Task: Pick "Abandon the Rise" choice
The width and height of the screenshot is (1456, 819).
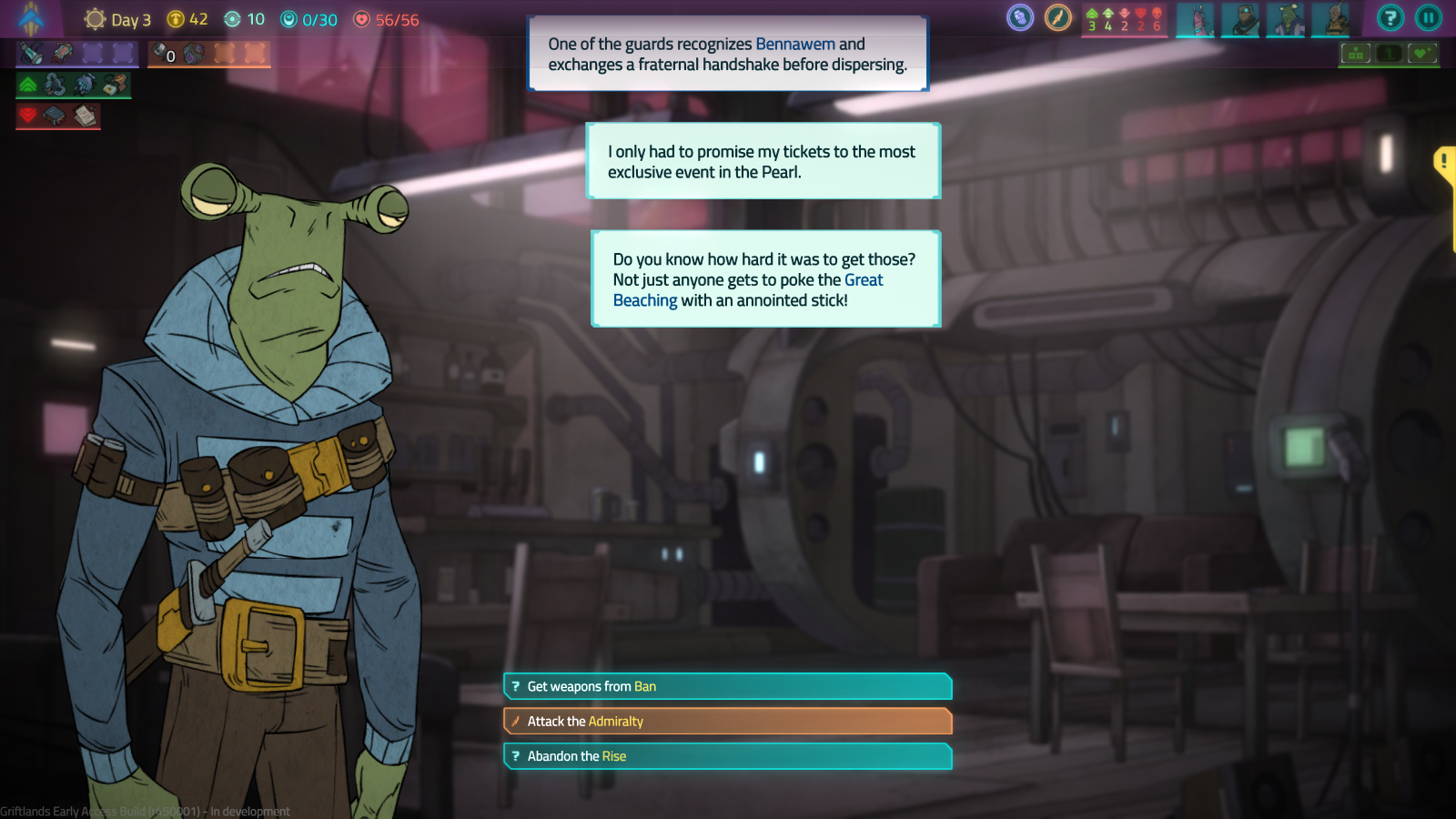Action: pos(727,756)
